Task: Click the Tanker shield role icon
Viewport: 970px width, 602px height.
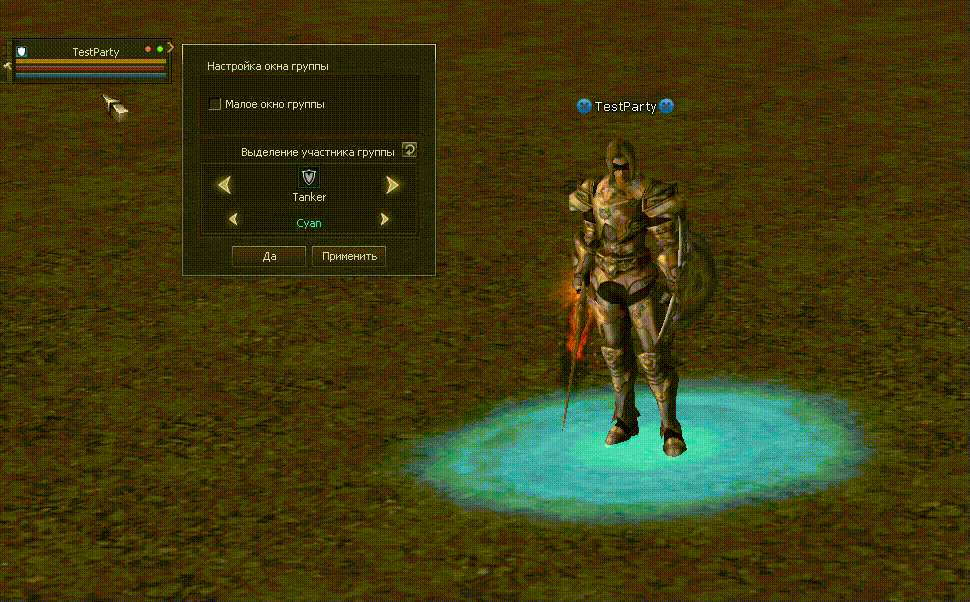Action: pos(309,178)
